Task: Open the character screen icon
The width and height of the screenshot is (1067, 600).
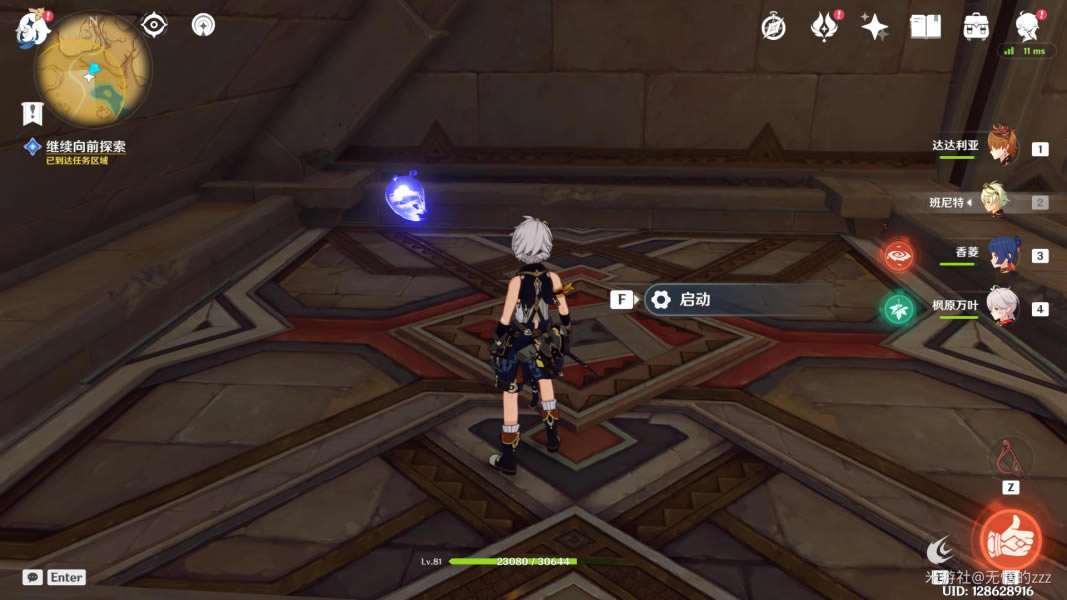Action: (x=1027, y=26)
